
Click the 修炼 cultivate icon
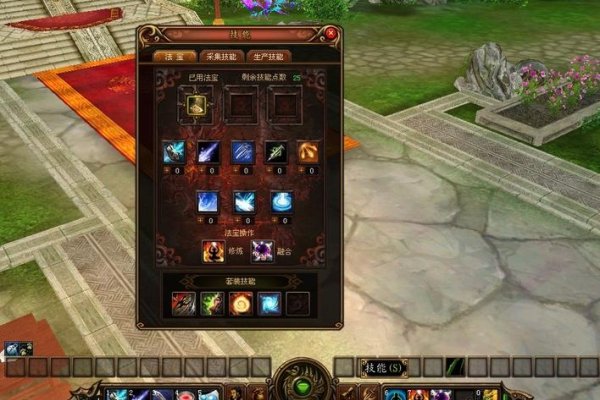coord(213,250)
